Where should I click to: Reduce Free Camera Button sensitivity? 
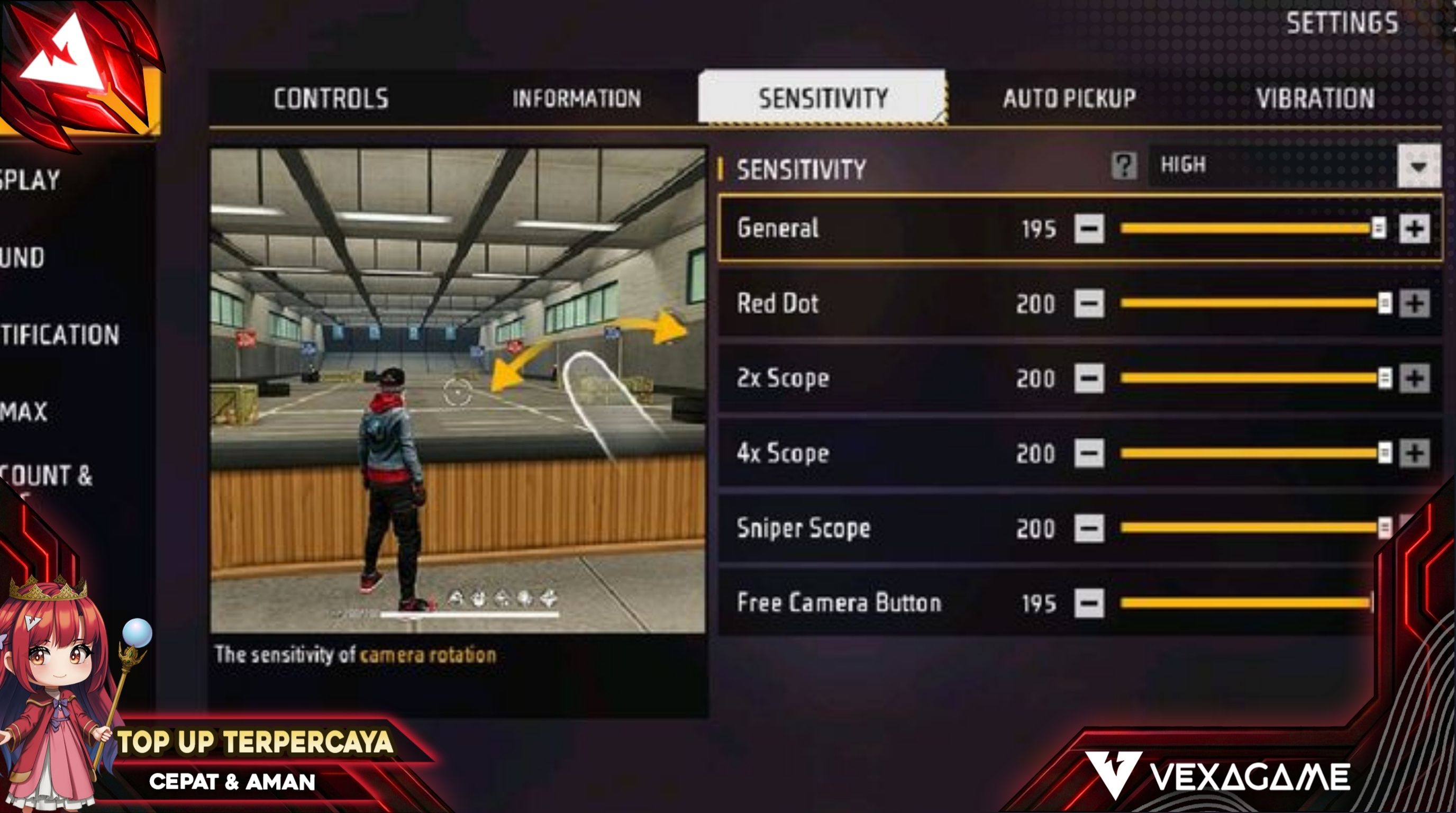click(1089, 603)
